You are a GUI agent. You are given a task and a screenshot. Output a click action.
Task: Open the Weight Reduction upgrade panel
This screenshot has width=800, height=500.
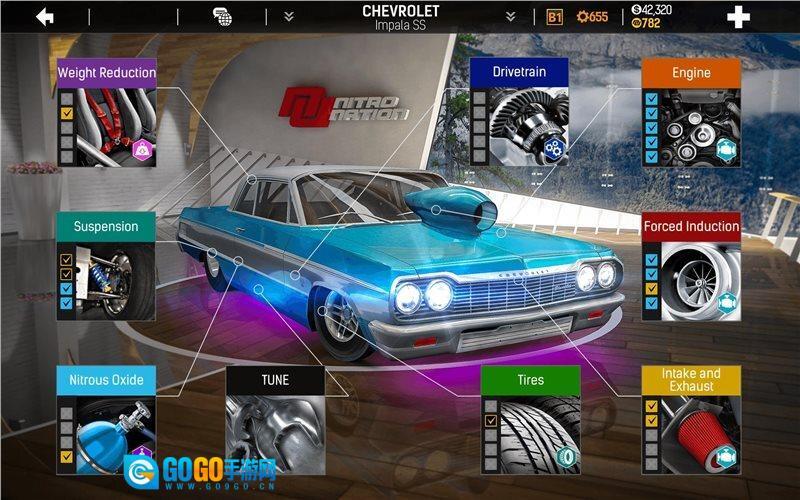tap(107, 112)
